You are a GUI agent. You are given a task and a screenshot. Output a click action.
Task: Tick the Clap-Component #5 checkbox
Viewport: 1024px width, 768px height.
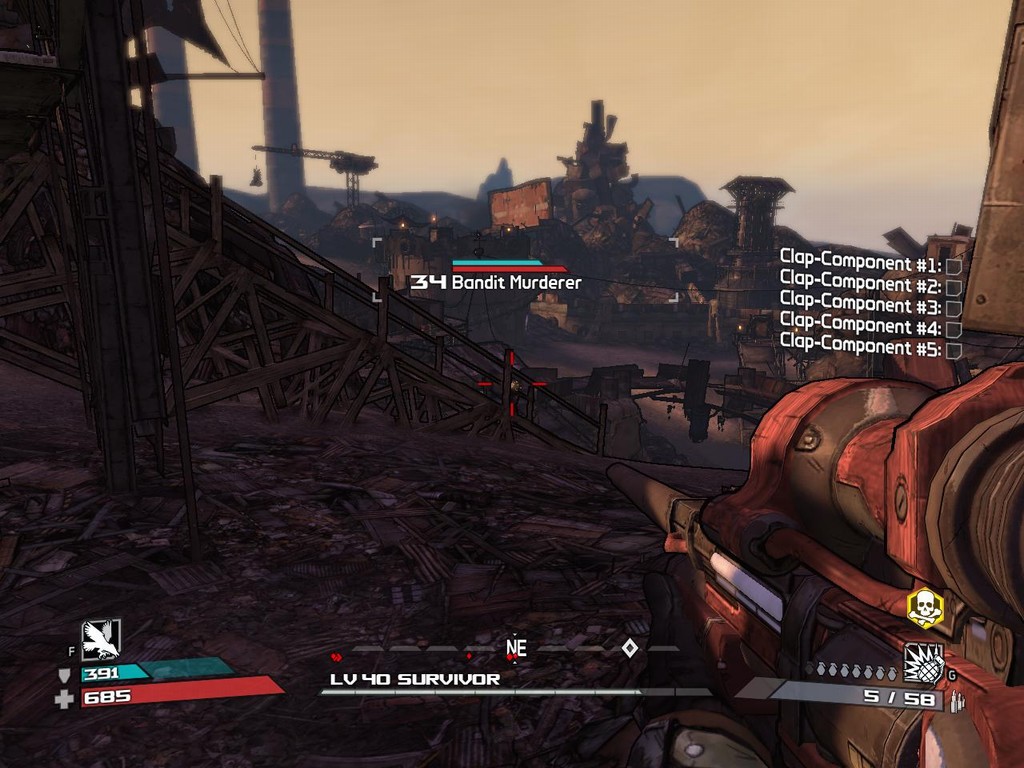(954, 349)
